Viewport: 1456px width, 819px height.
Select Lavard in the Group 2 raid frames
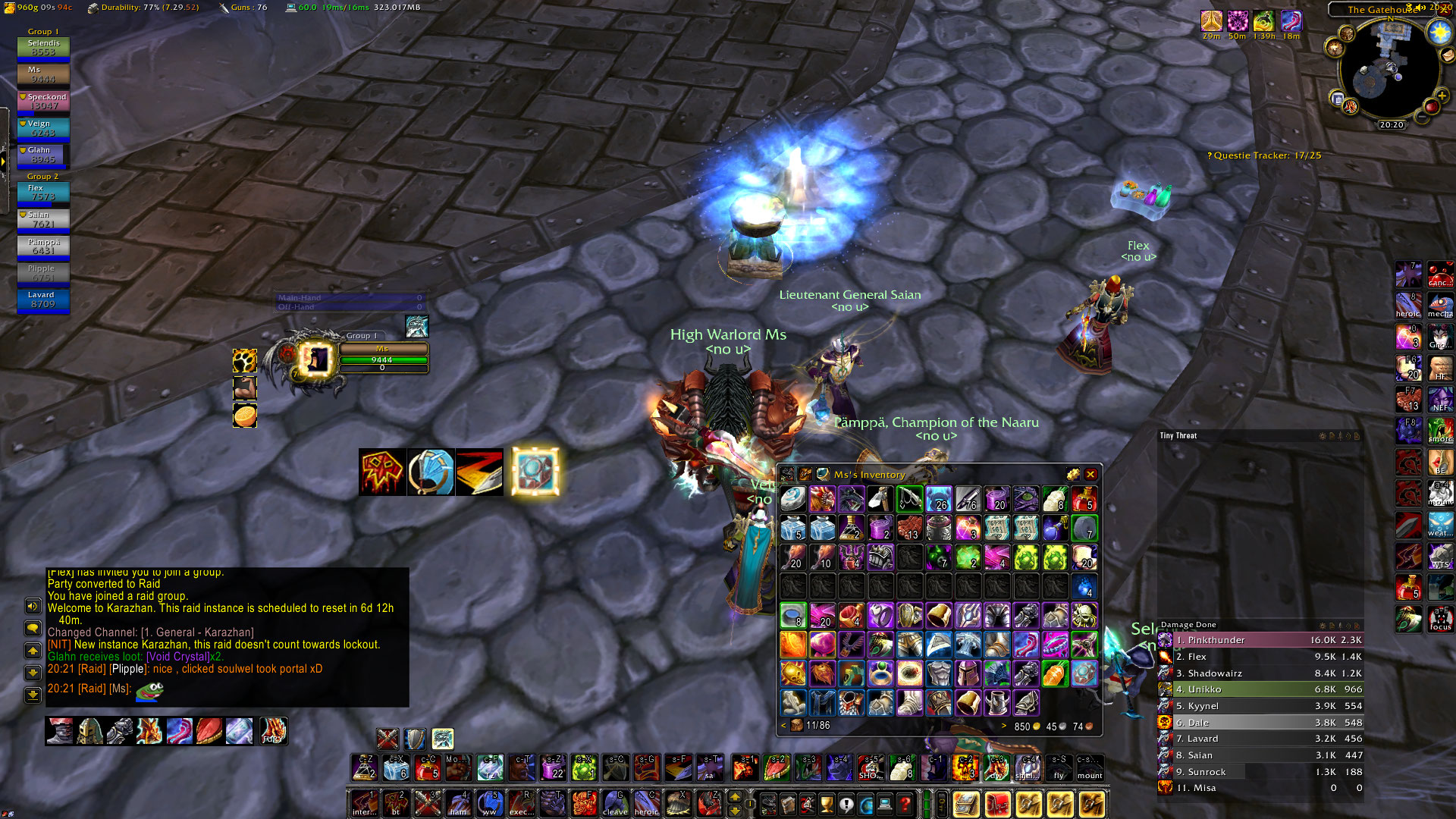pos(43,300)
